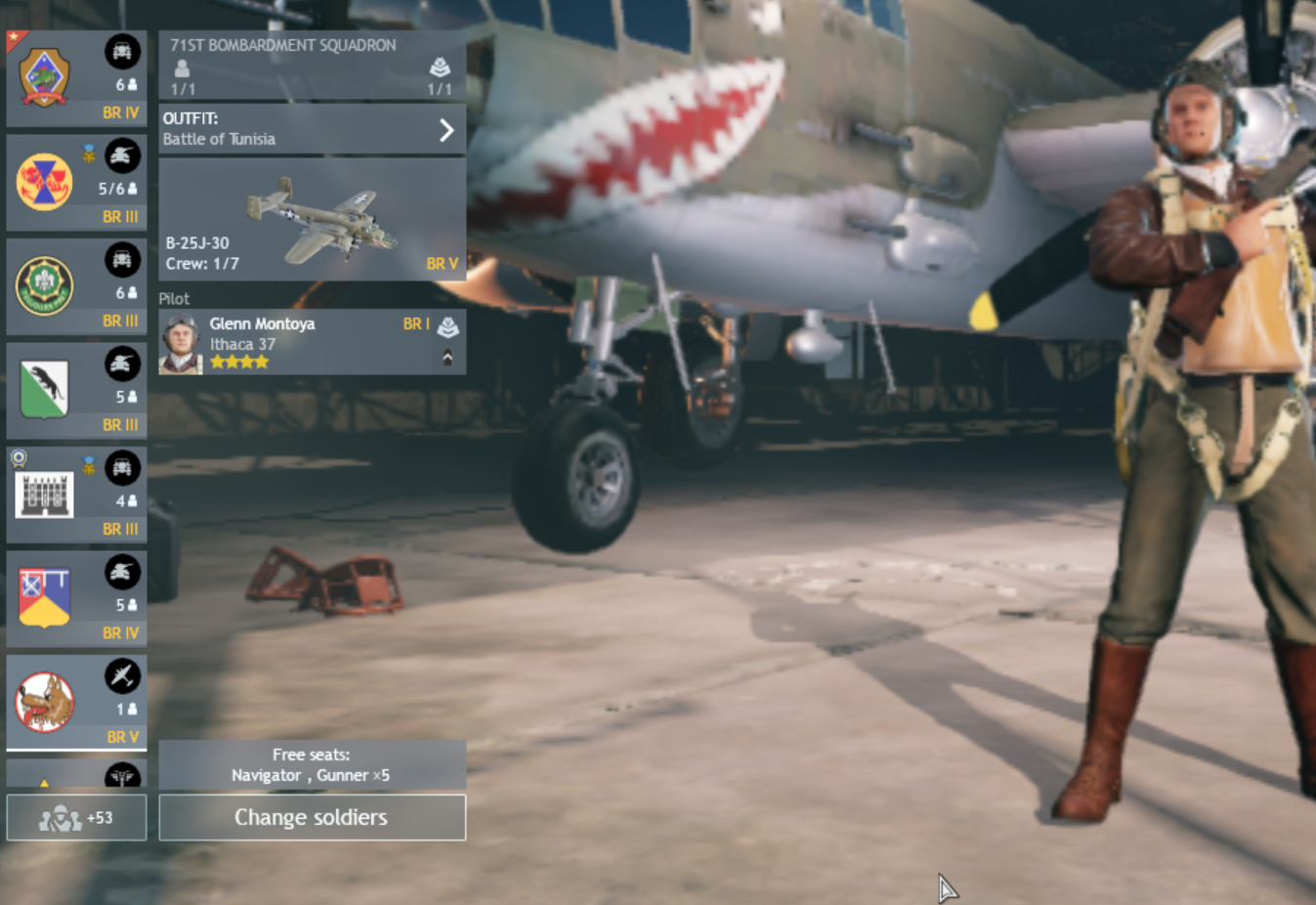Pick the black panther shield squad
The width and height of the screenshot is (1316, 905).
click(76, 391)
